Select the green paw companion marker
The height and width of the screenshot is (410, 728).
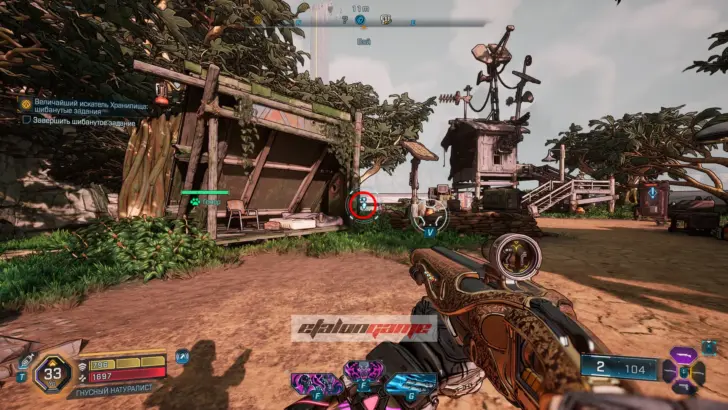click(195, 201)
